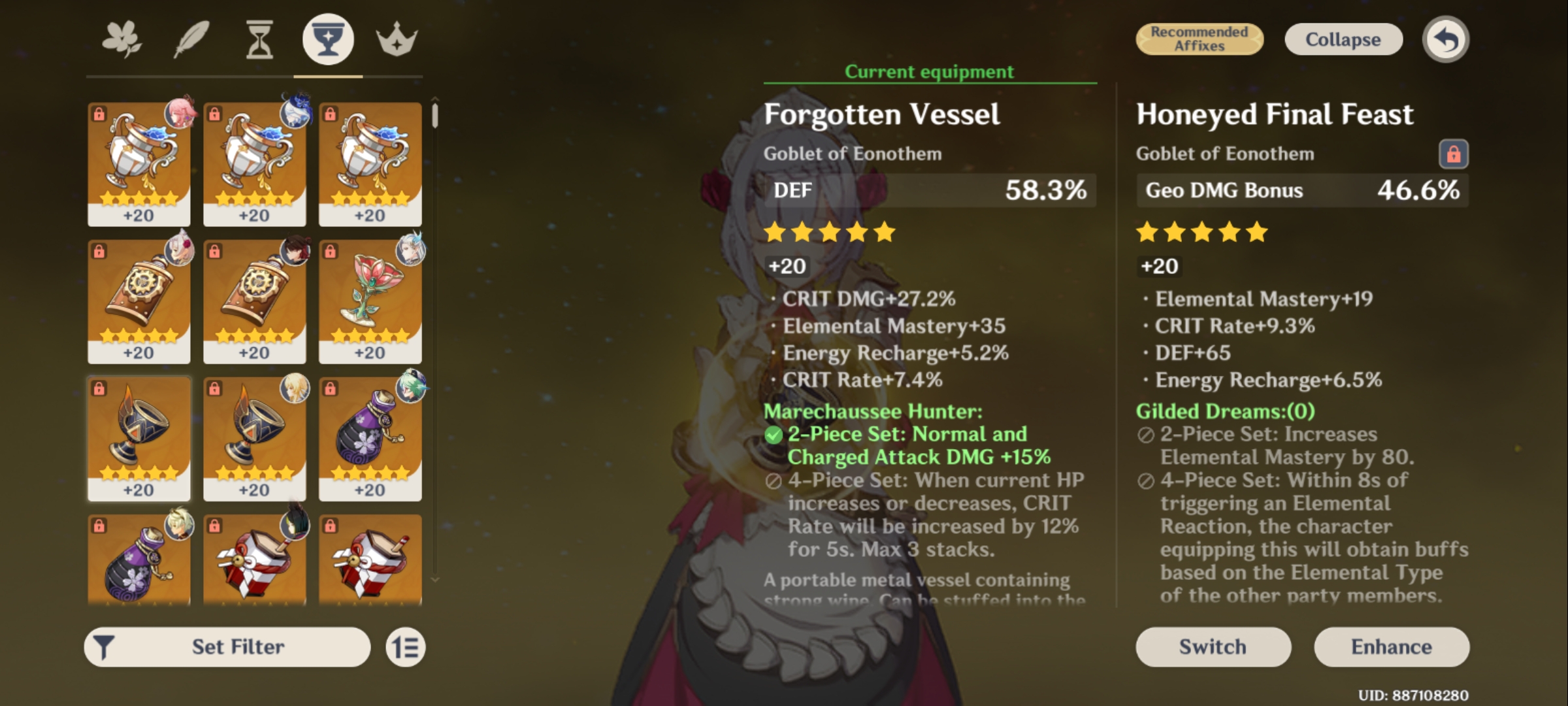Select the red striped gift box artifact thumbnail
This screenshot has width=1568, height=706.
[x=255, y=562]
